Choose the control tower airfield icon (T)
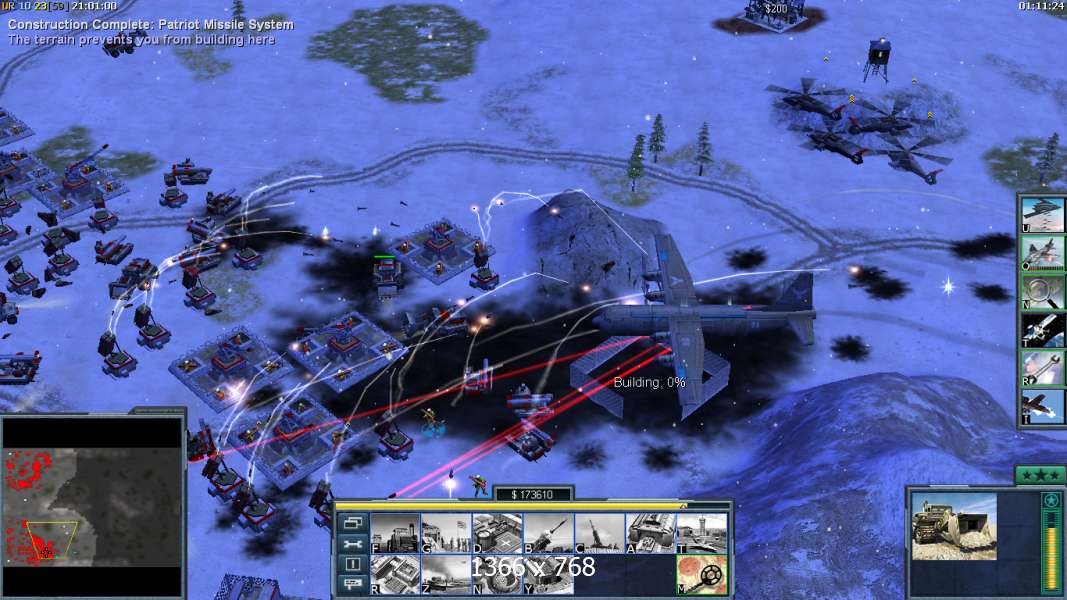 701,533
